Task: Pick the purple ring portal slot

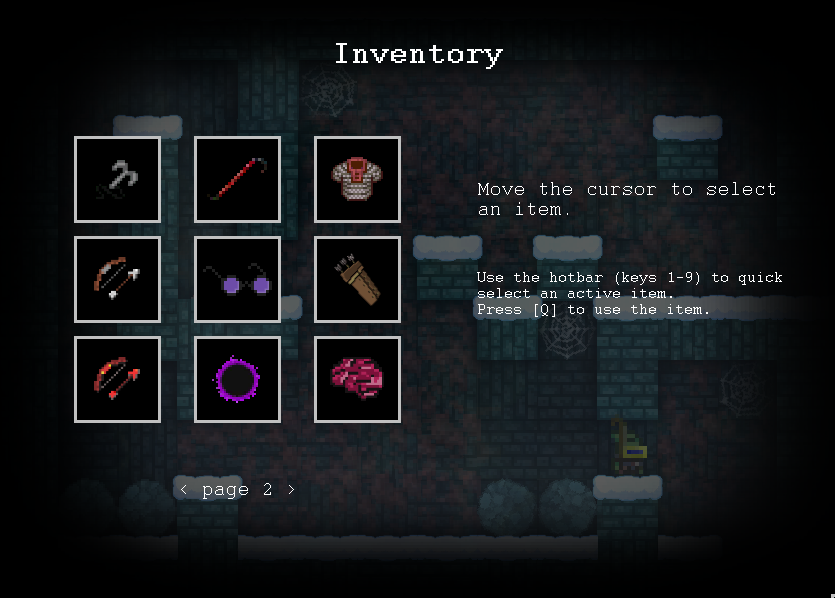Action: click(x=237, y=379)
